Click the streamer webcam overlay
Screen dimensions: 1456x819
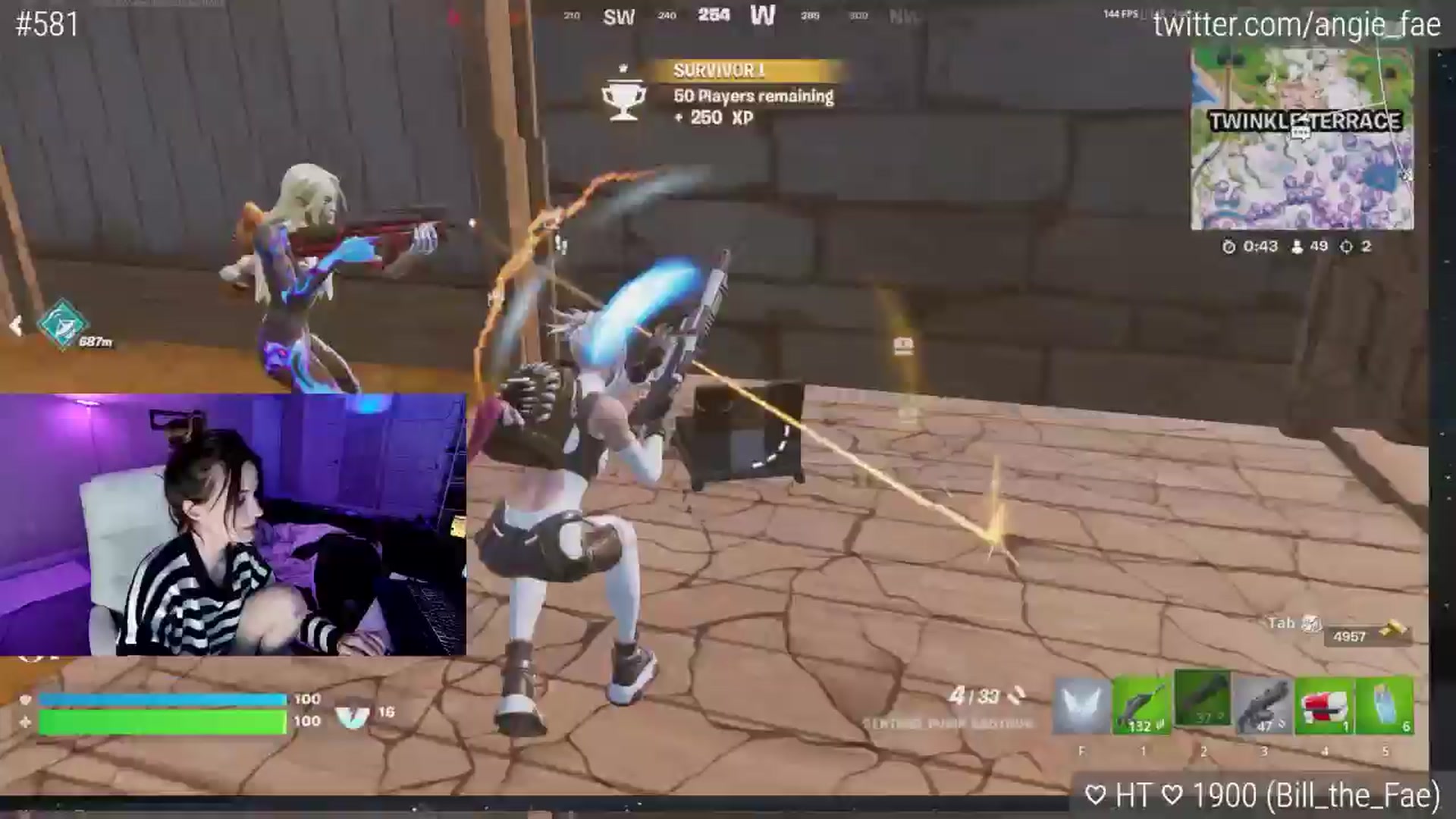(233, 524)
